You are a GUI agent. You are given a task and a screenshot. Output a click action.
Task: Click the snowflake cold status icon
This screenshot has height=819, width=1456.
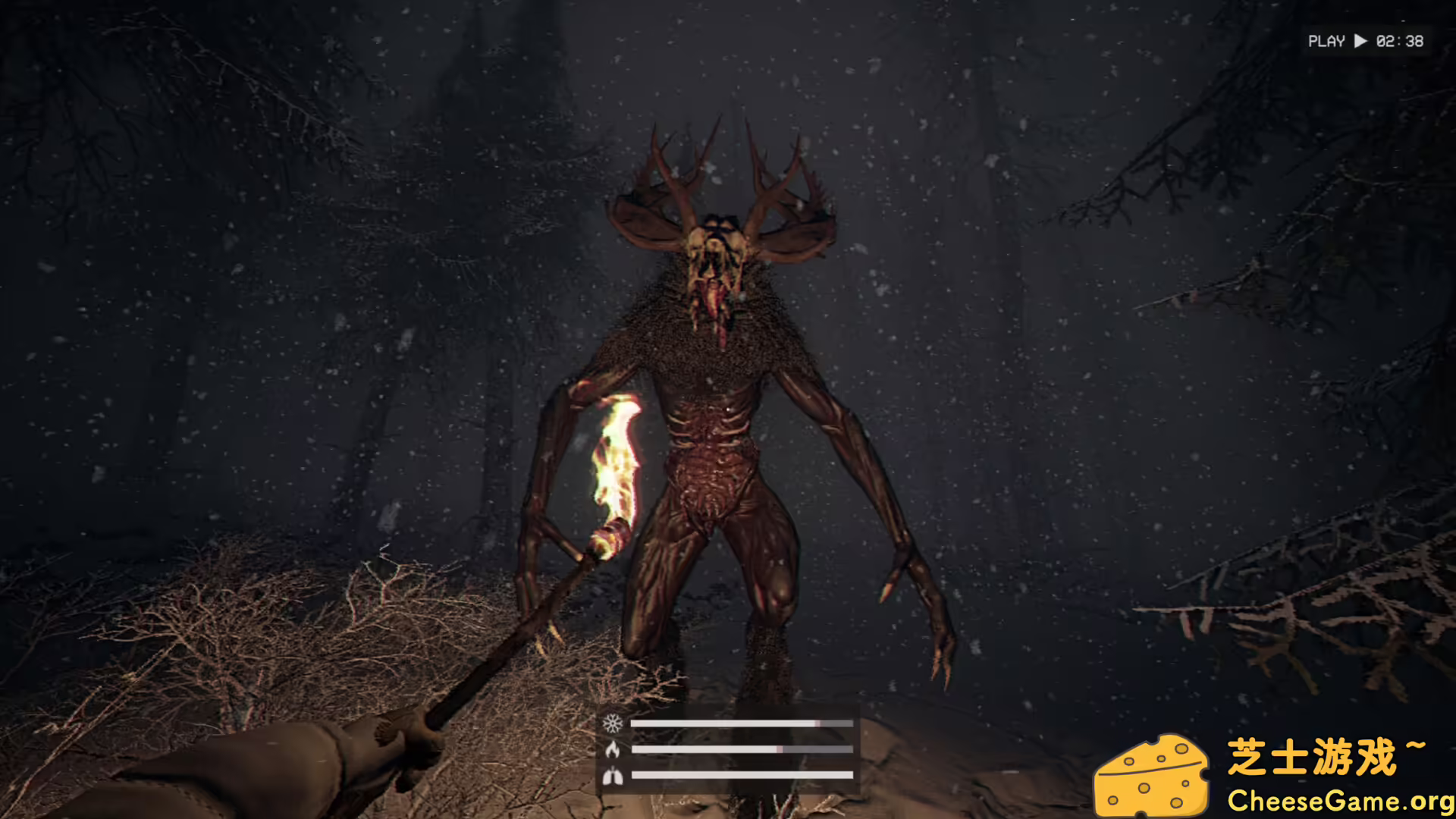(613, 723)
